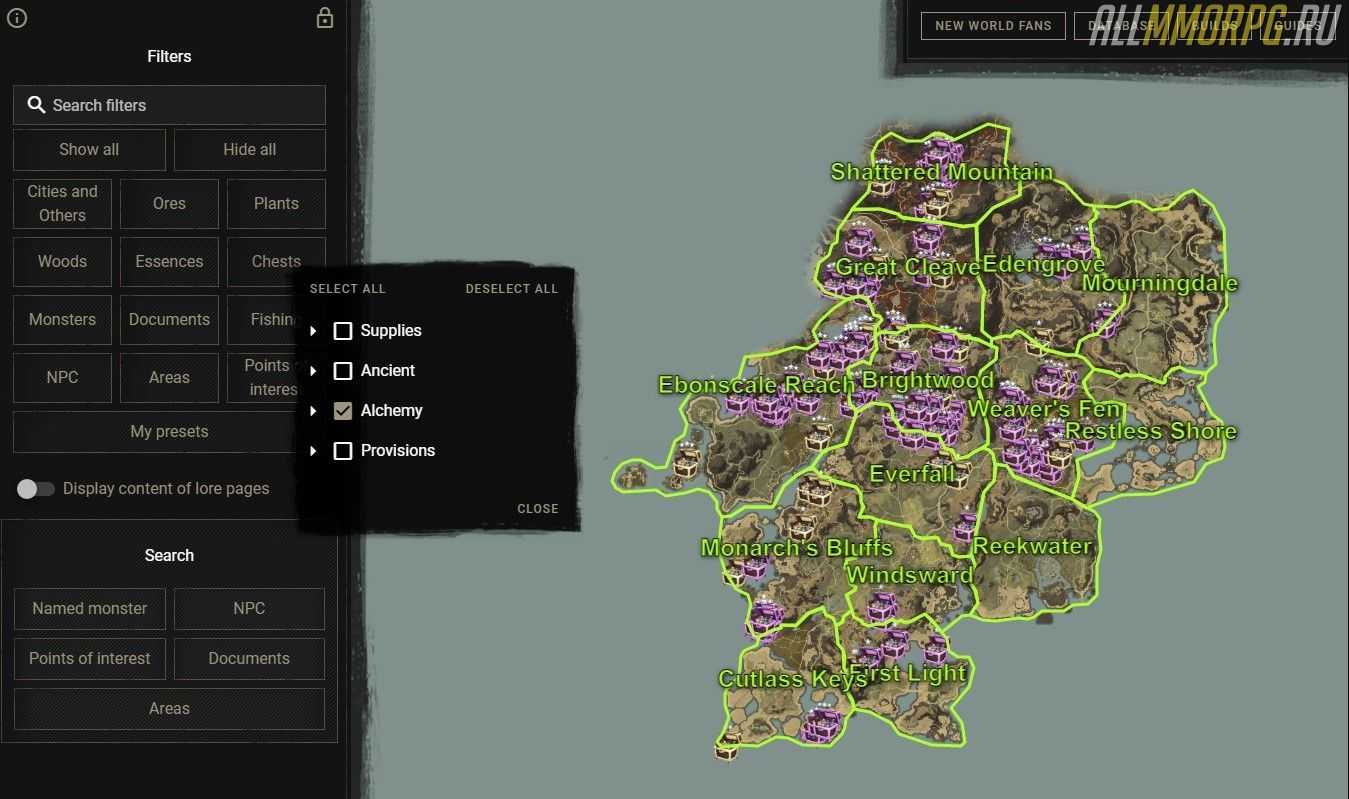Tick the Provisions checkbox
The height and width of the screenshot is (799, 1349).
[x=343, y=451]
